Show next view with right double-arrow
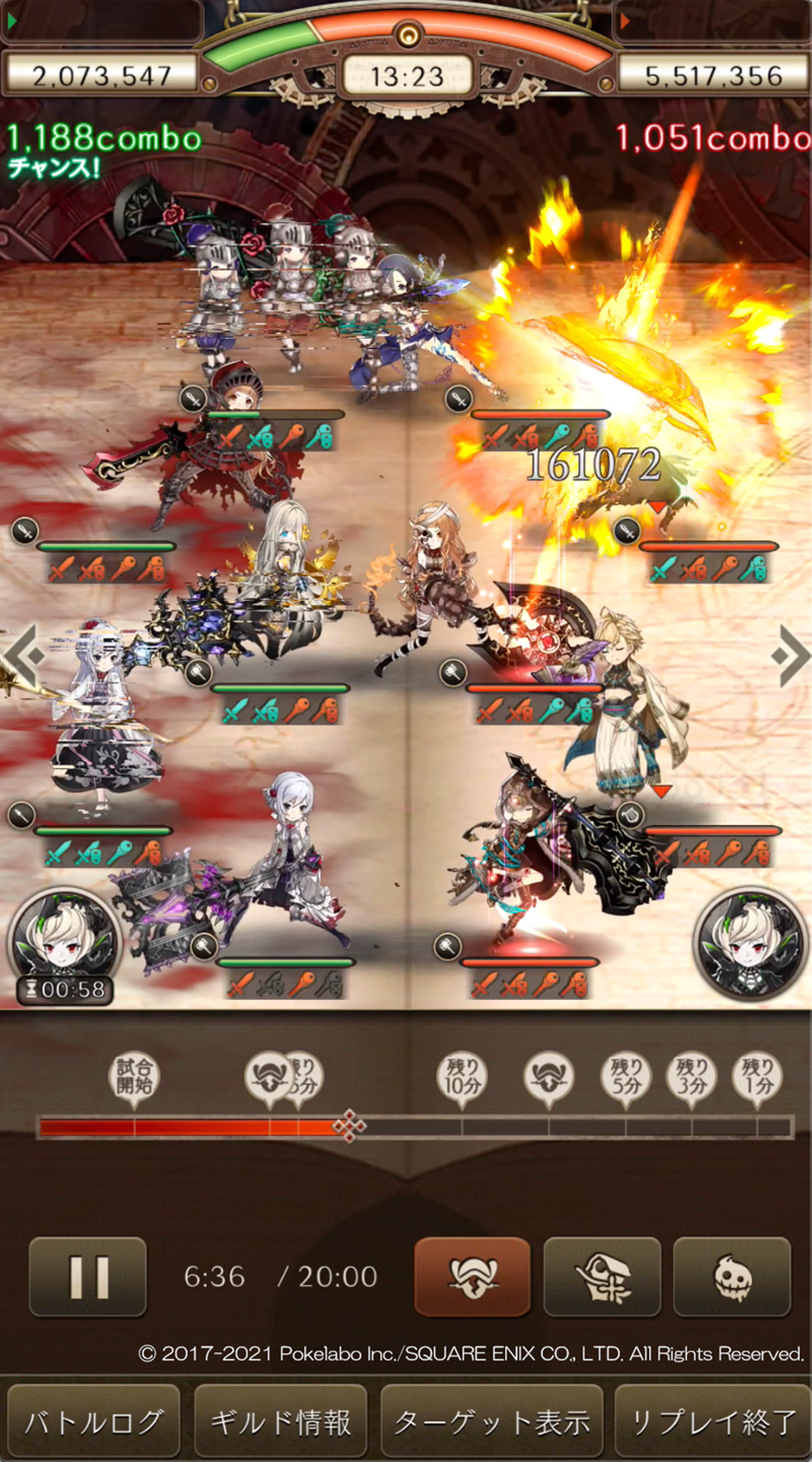Screen dimensions: 812x1462 791,656
